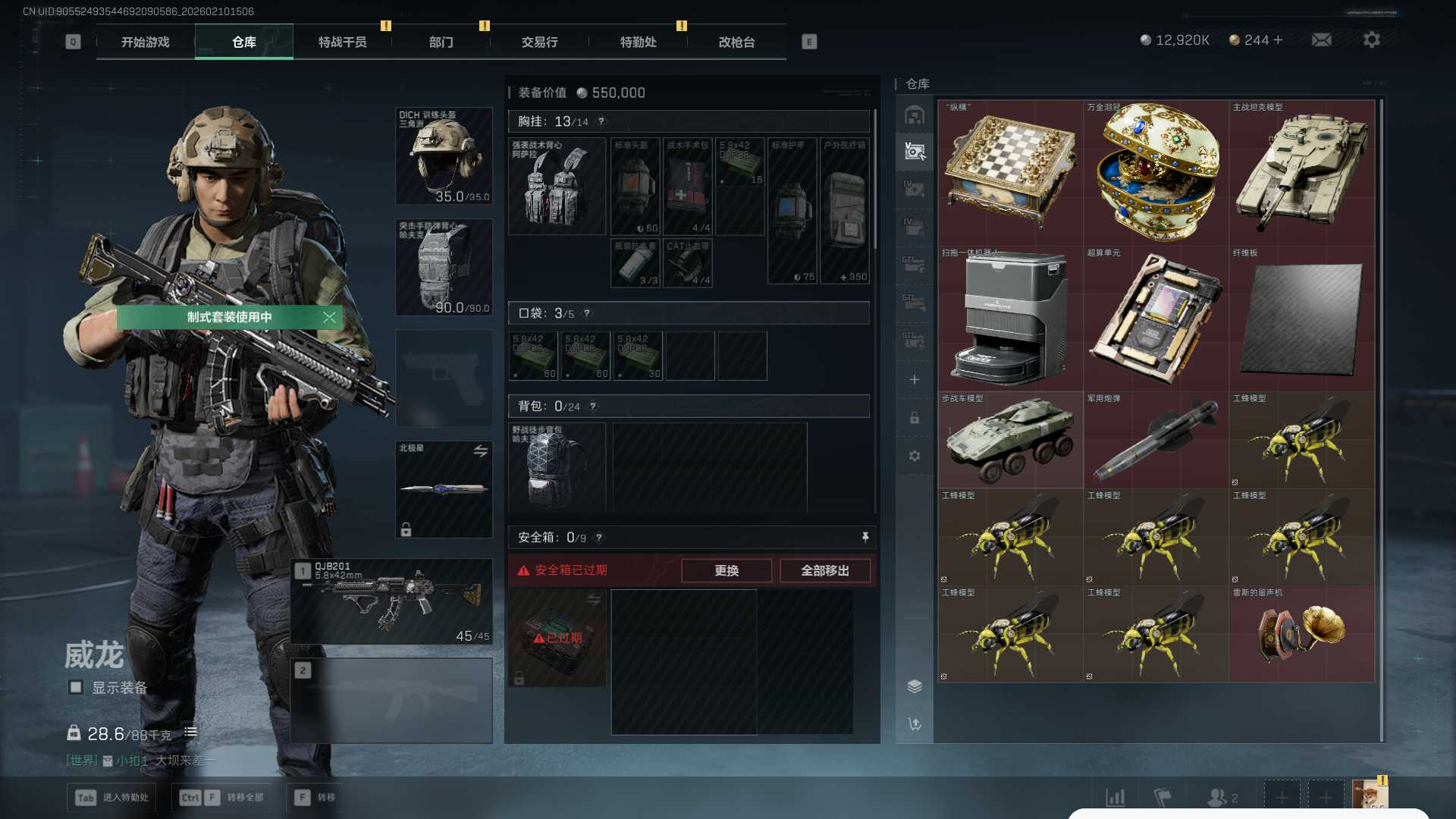Go to the 交易行 tab
The width and height of the screenshot is (1456, 819).
click(x=539, y=42)
